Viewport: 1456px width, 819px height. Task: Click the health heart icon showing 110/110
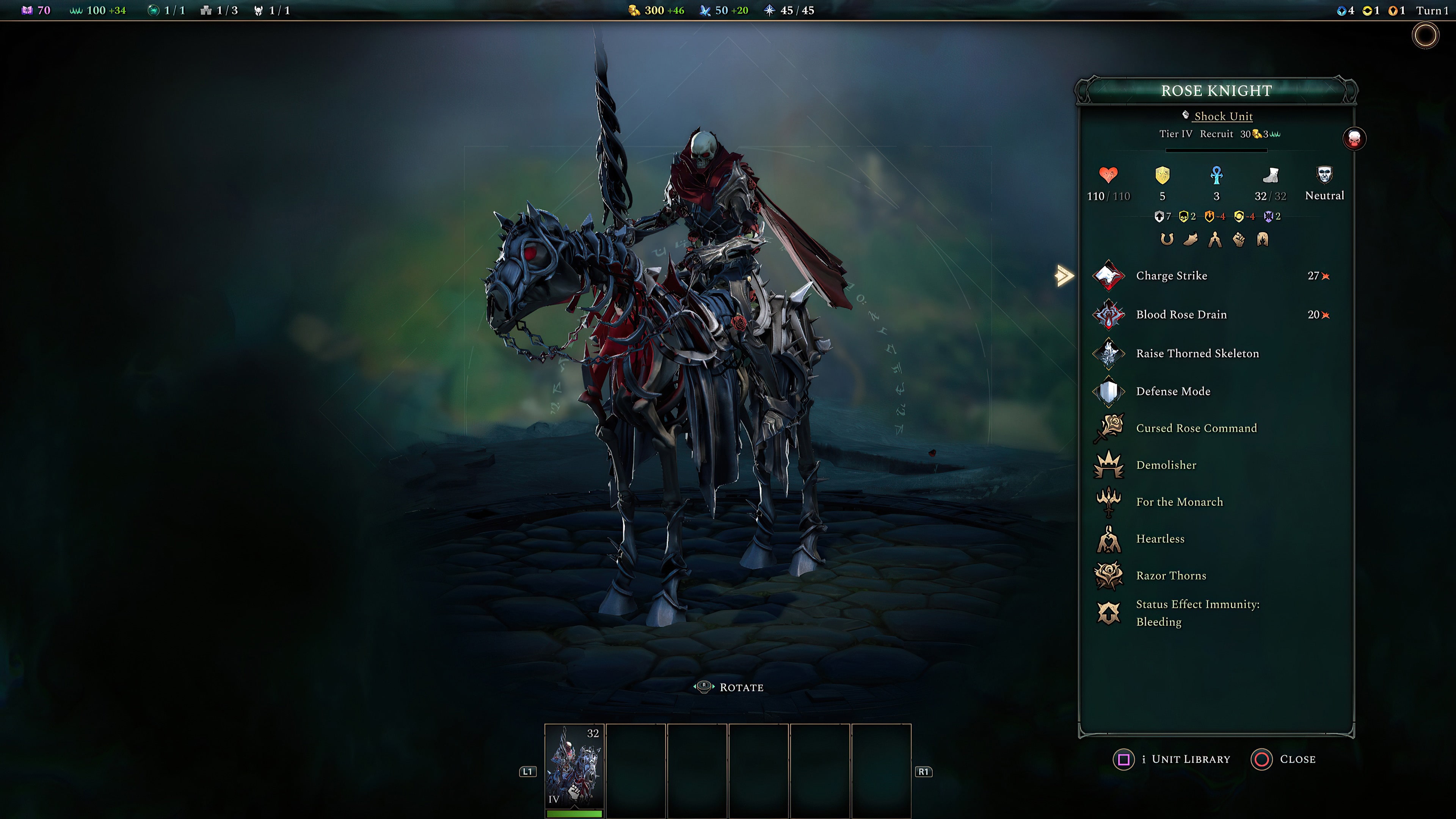tap(1109, 175)
